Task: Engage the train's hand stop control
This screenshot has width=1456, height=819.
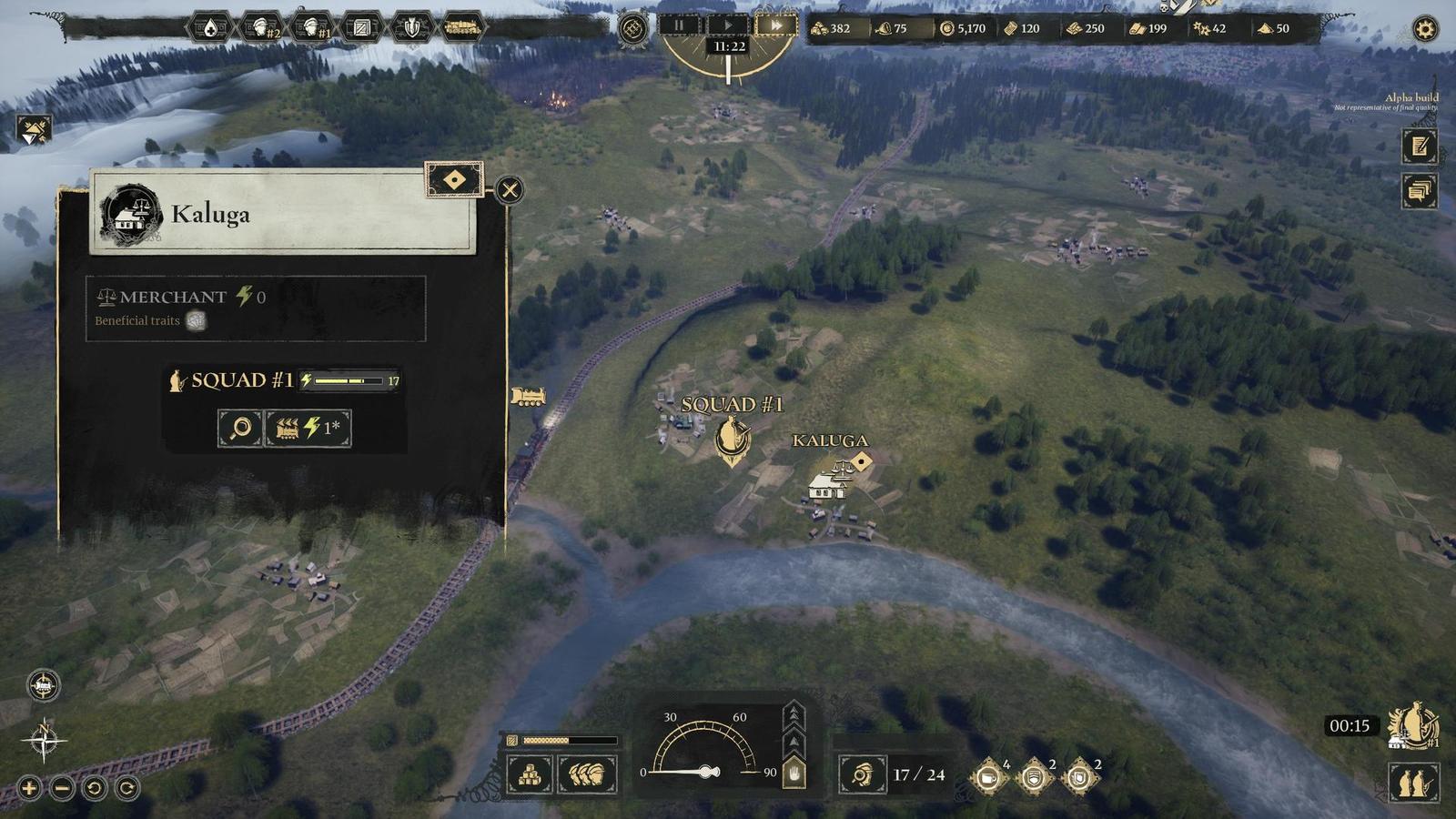Action: [794, 773]
